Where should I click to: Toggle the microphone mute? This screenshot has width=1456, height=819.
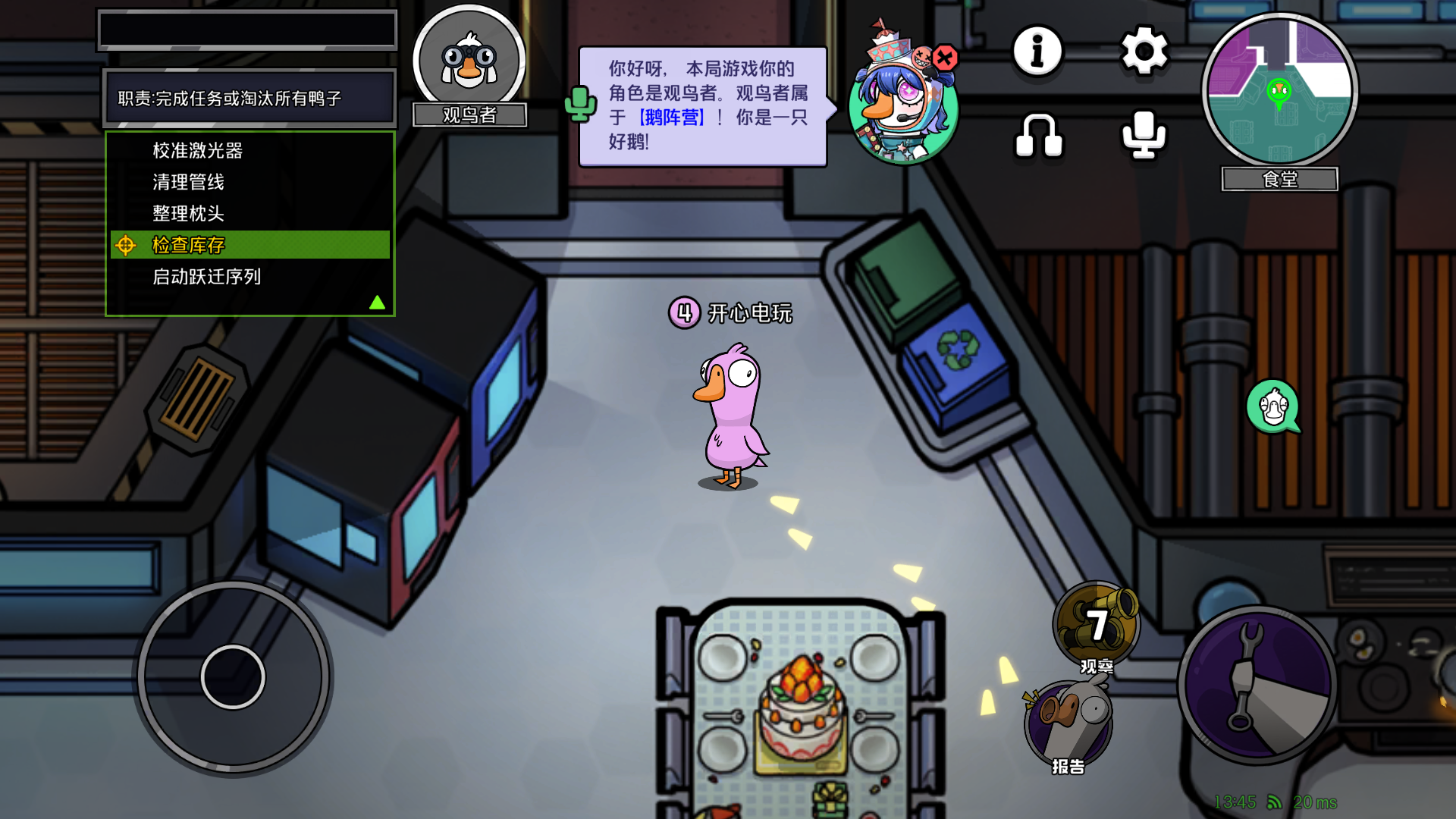click(1145, 135)
